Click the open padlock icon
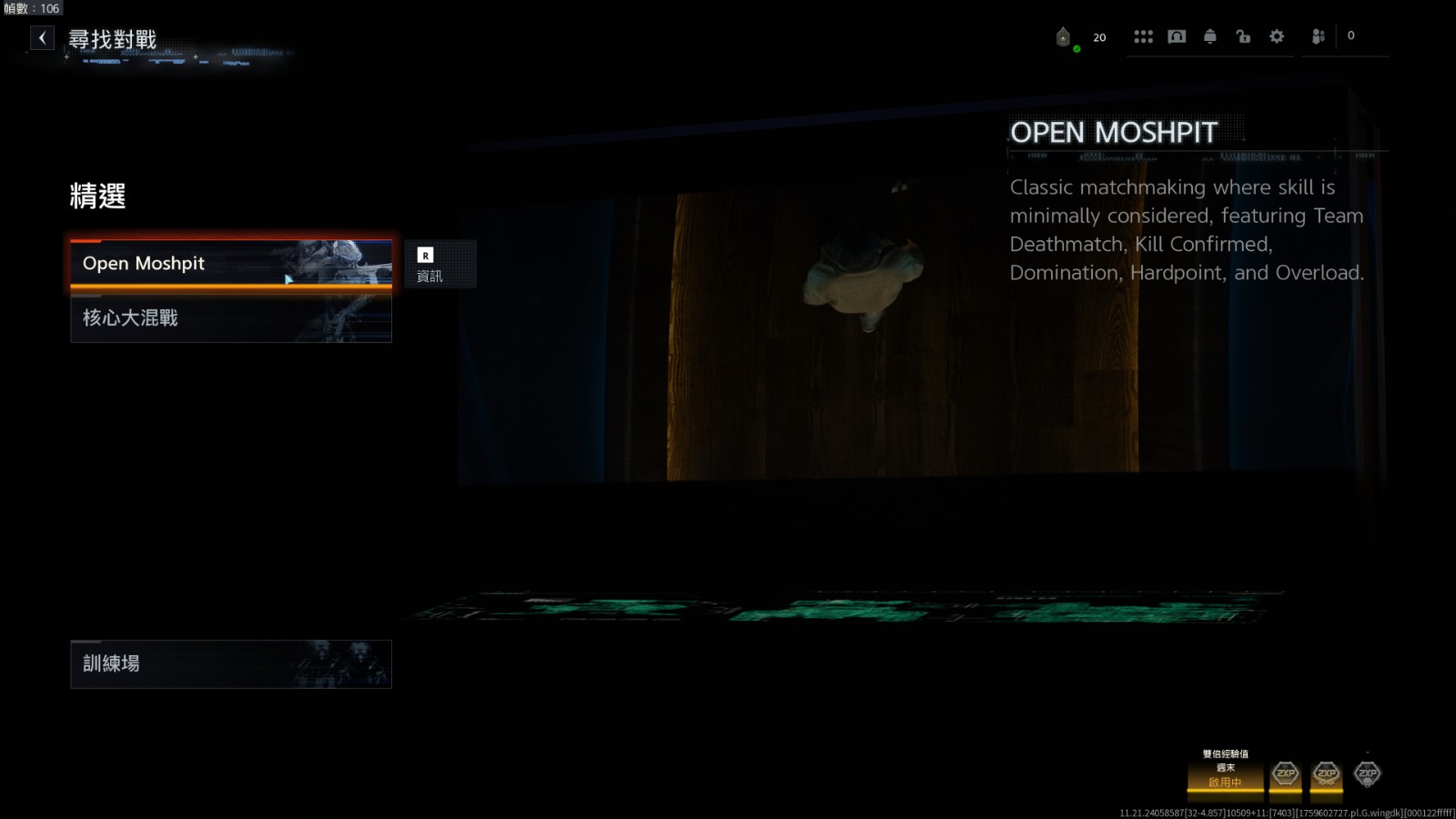 (x=1243, y=36)
